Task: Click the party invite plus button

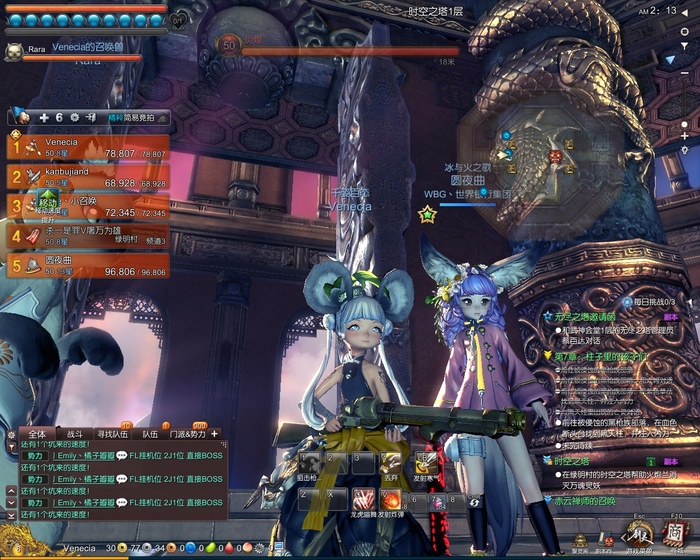Action: (x=44, y=117)
